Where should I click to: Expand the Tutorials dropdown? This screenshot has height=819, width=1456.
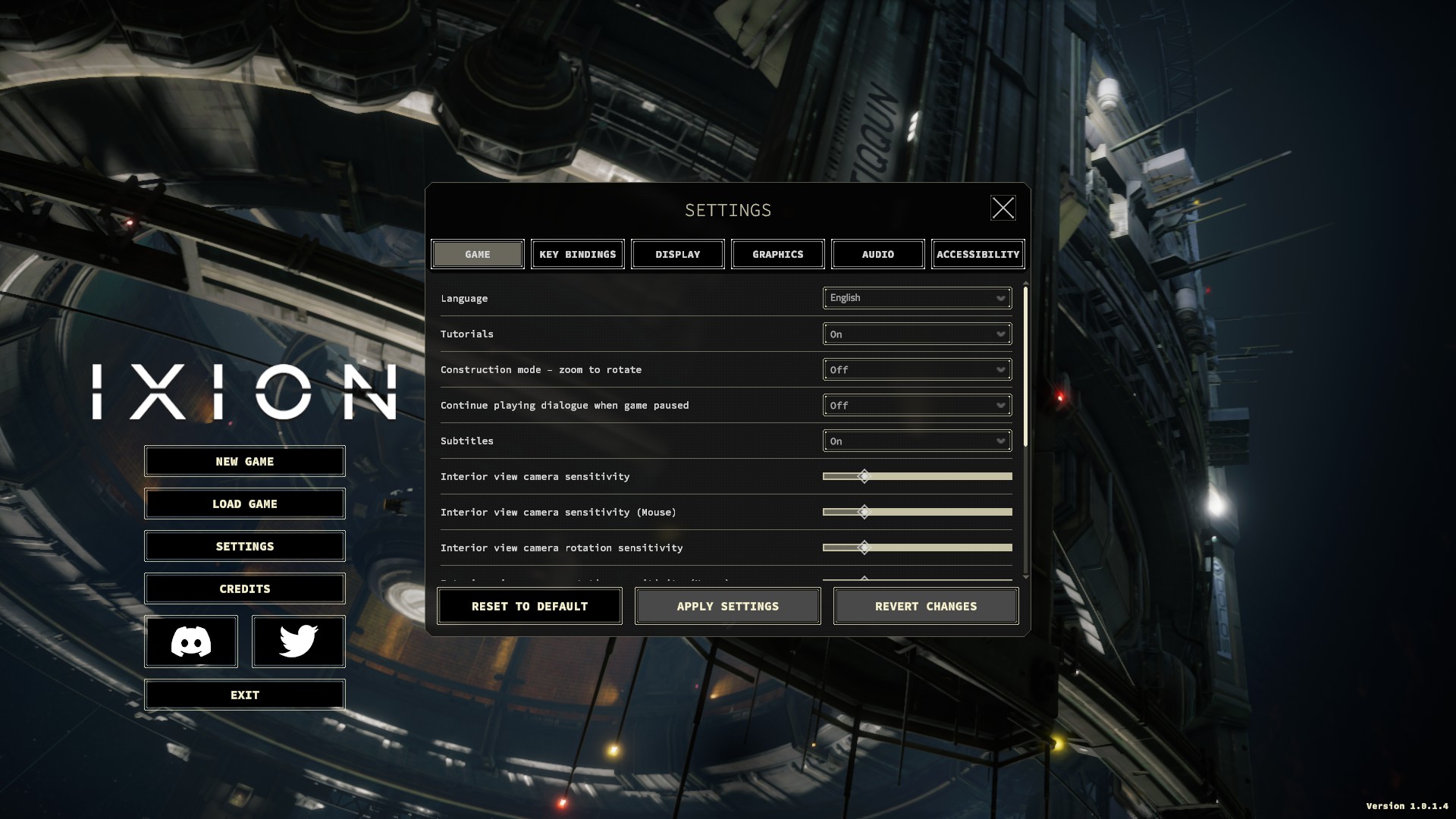[x=917, y=334]
